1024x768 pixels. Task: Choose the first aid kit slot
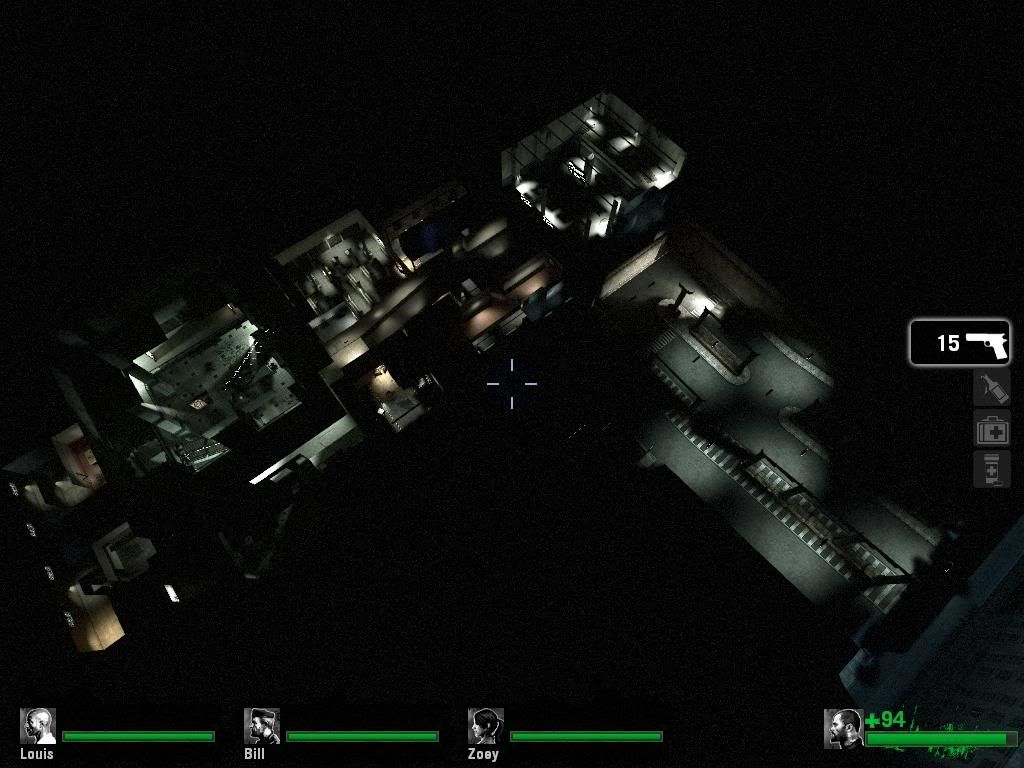click(x=991, y=430)
